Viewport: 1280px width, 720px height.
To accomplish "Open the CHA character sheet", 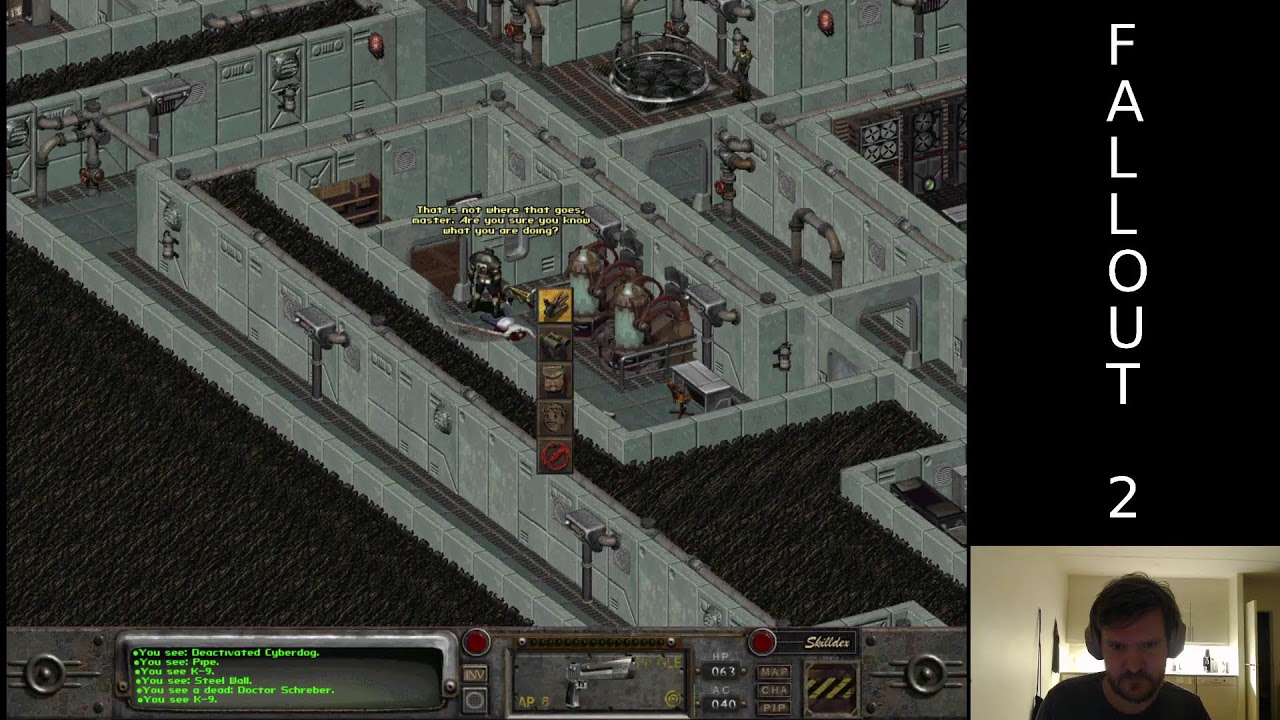I will tap(775, 690).
